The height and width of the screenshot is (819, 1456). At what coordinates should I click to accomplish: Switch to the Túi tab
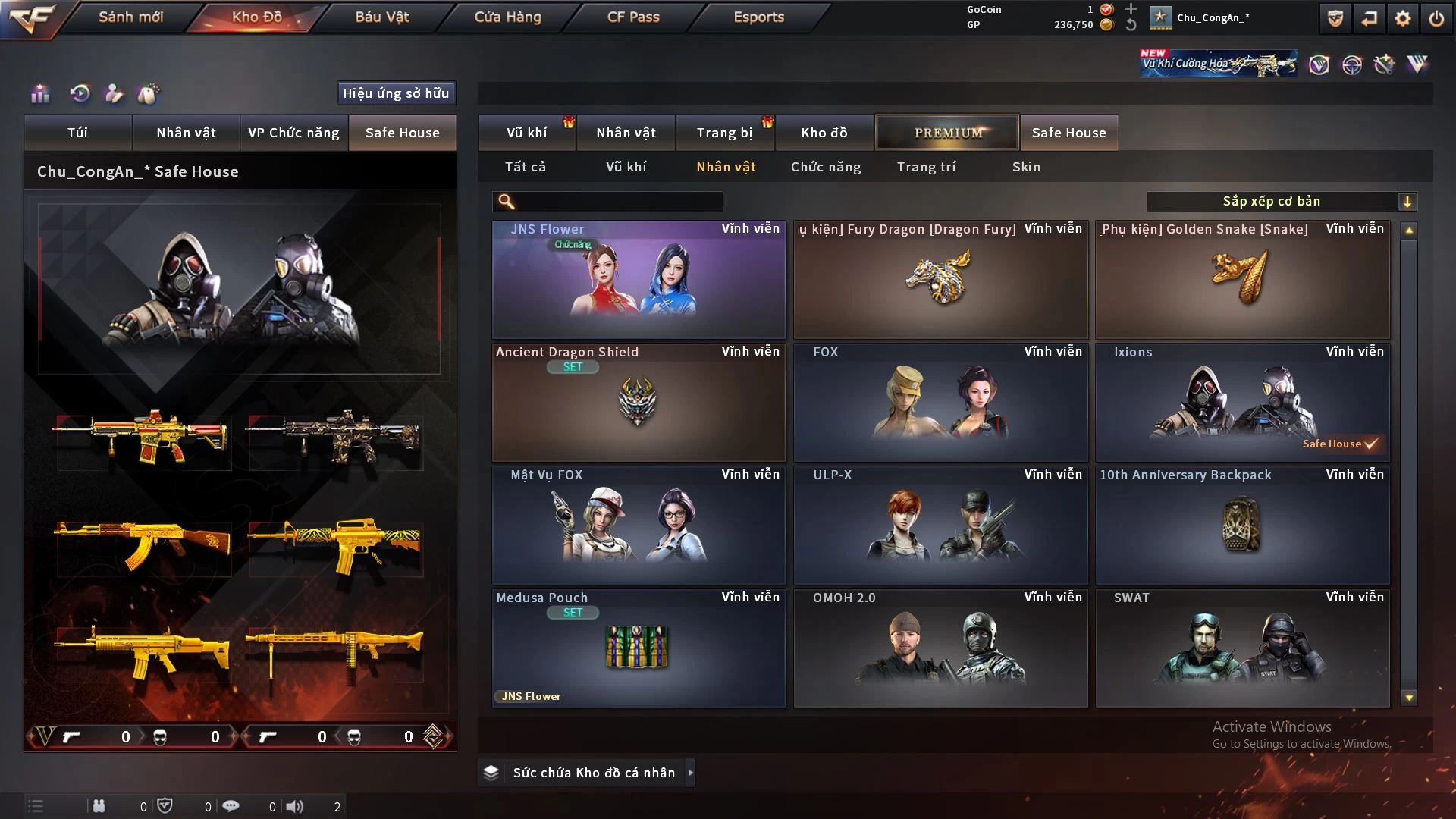coord(77,133)
